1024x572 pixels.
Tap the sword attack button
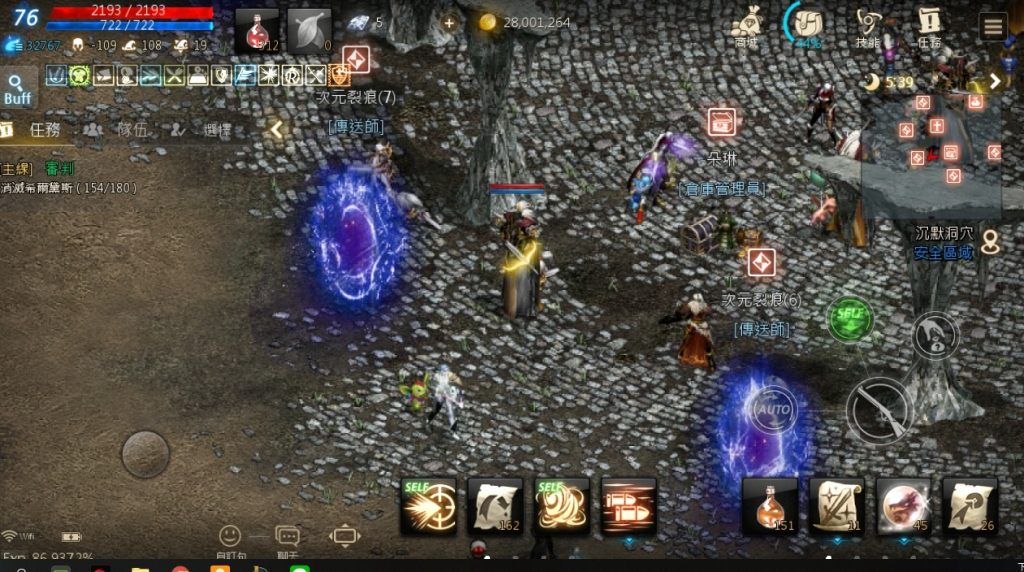878,409
